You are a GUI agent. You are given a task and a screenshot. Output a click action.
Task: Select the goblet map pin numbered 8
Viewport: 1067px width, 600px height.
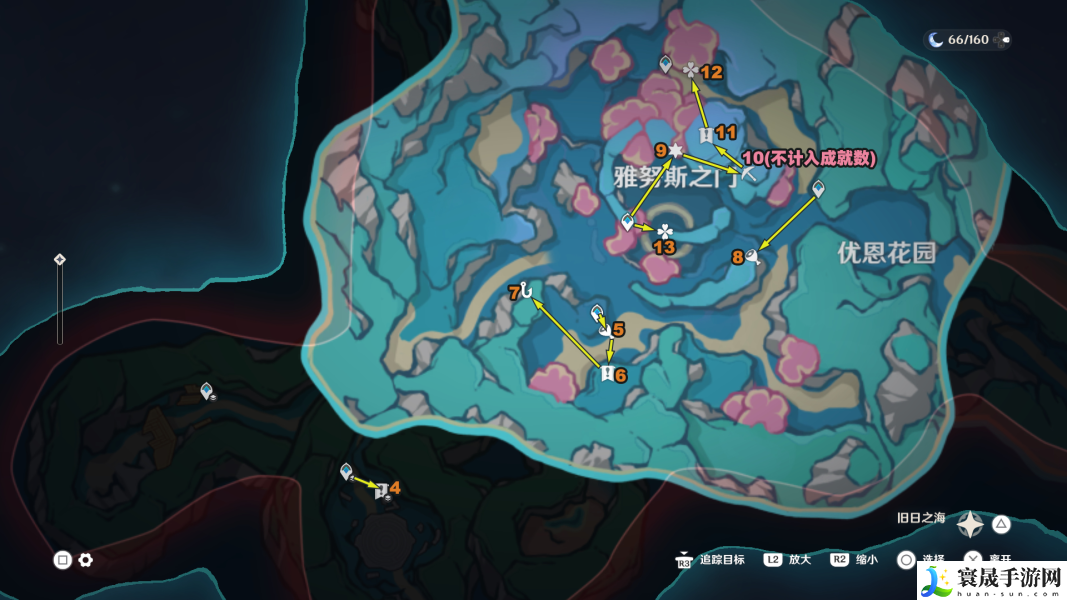click(754, 256)
